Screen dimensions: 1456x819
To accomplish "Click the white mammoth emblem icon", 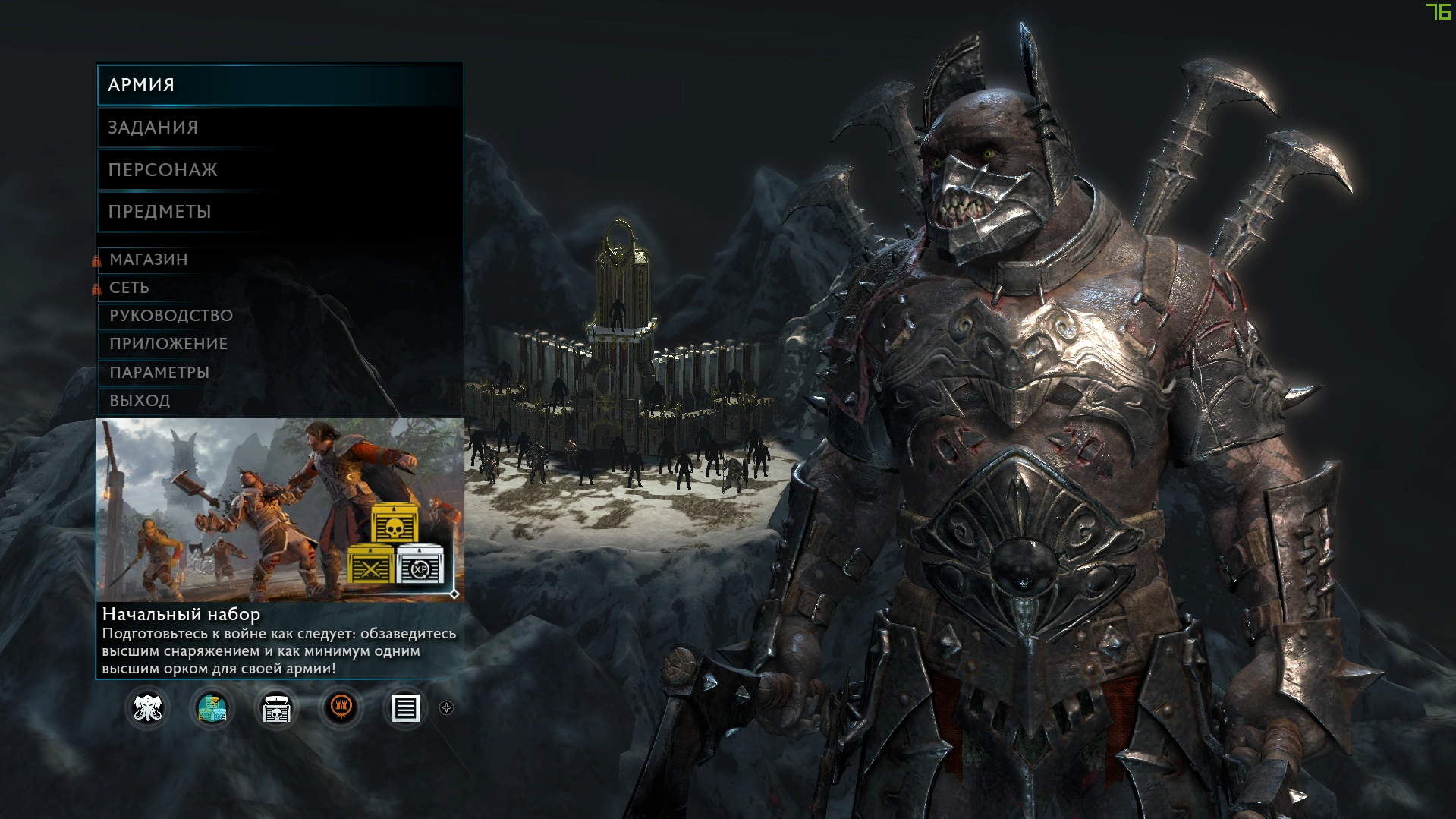I will [147, 709].
